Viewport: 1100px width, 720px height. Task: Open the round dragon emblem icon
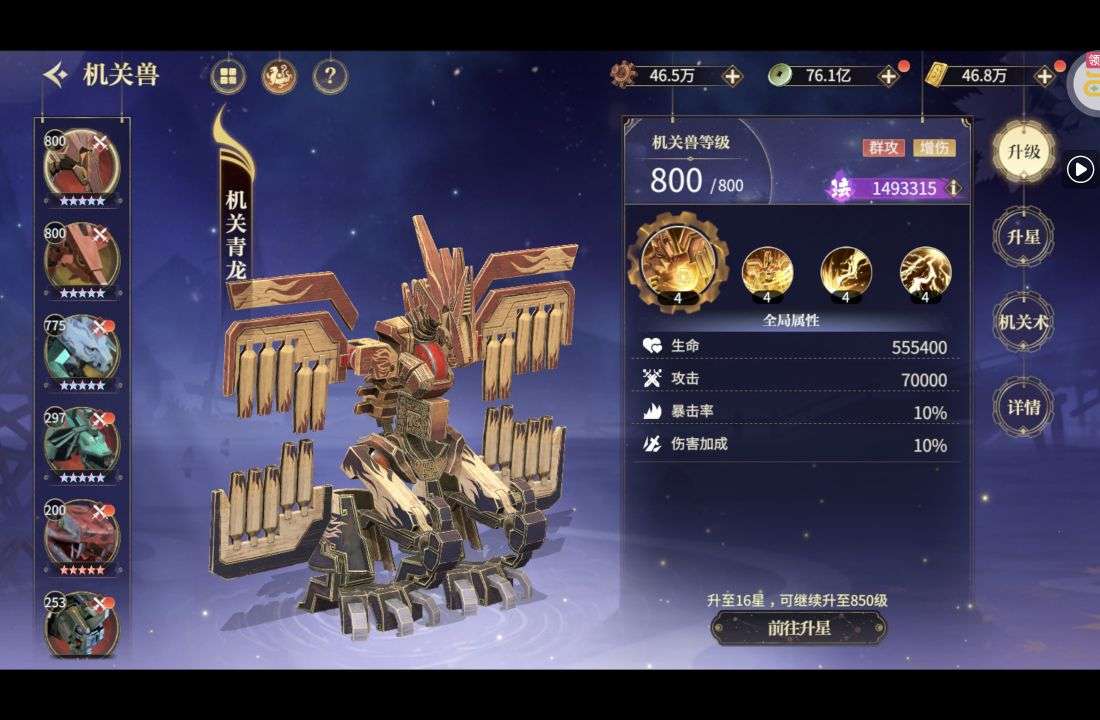pos(279,76)
